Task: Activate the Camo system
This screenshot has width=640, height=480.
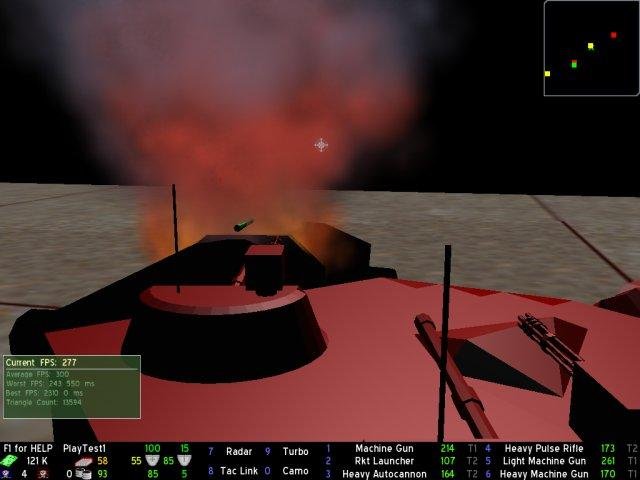Action: 295,471
